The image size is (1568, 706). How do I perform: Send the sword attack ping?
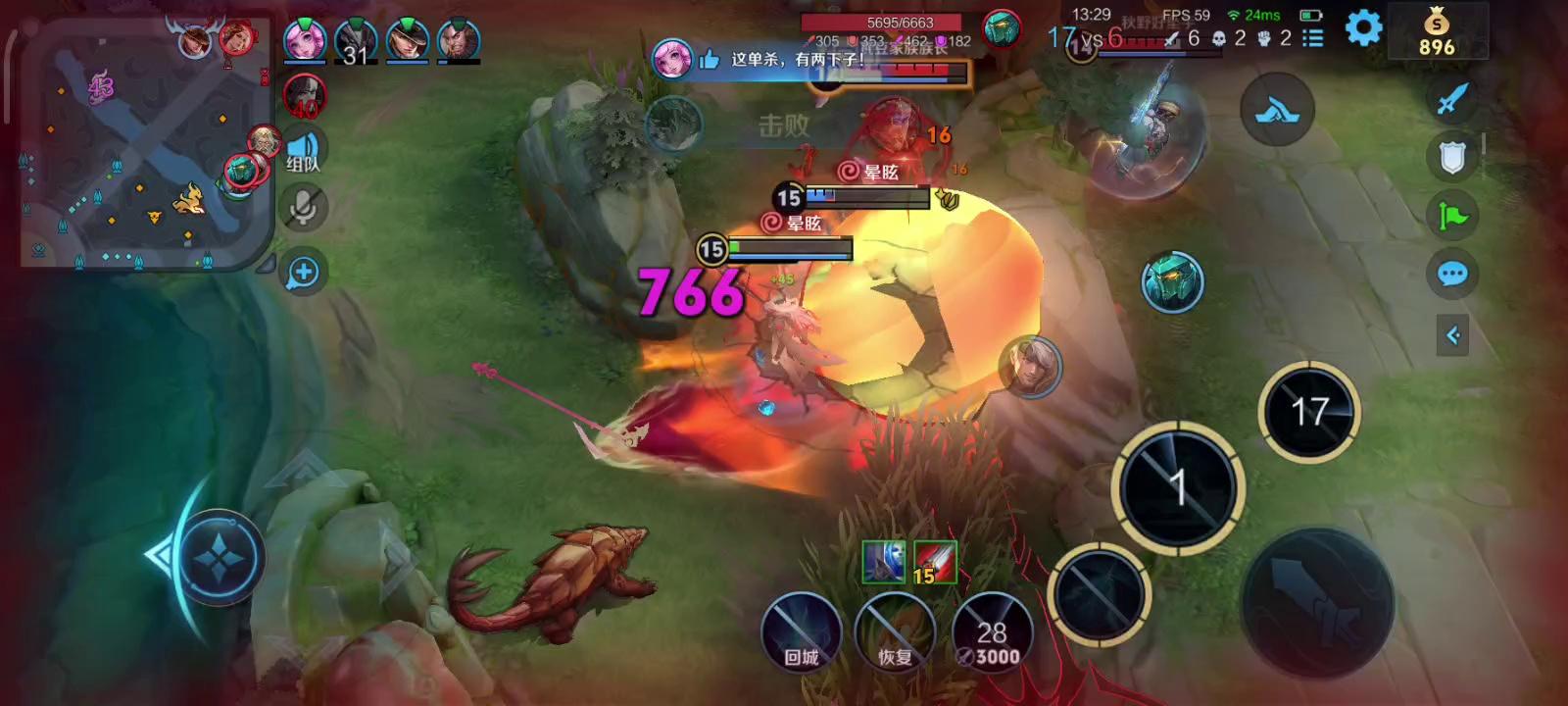click(1452, 98)
